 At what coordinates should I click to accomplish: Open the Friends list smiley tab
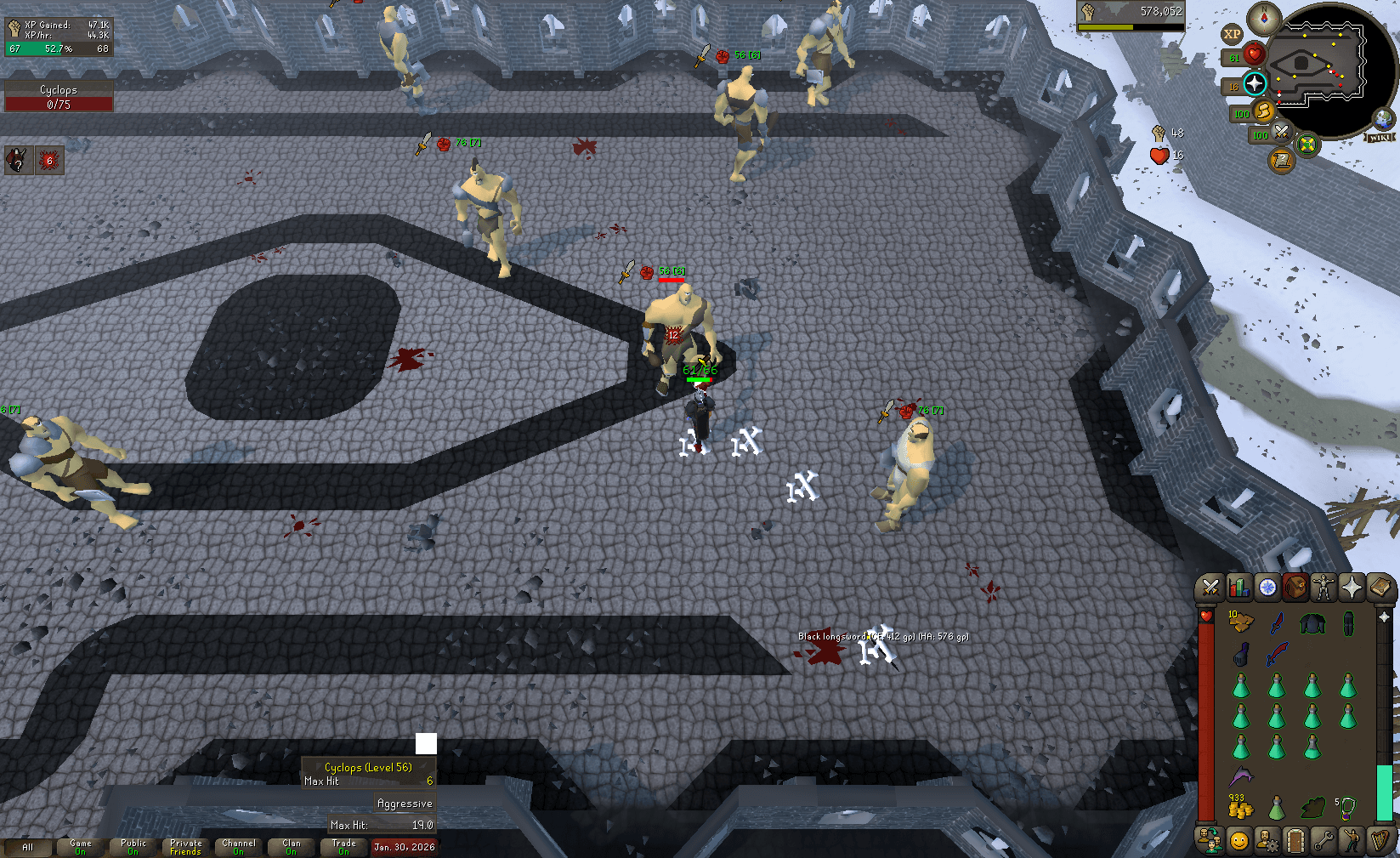pos(1238,842)
